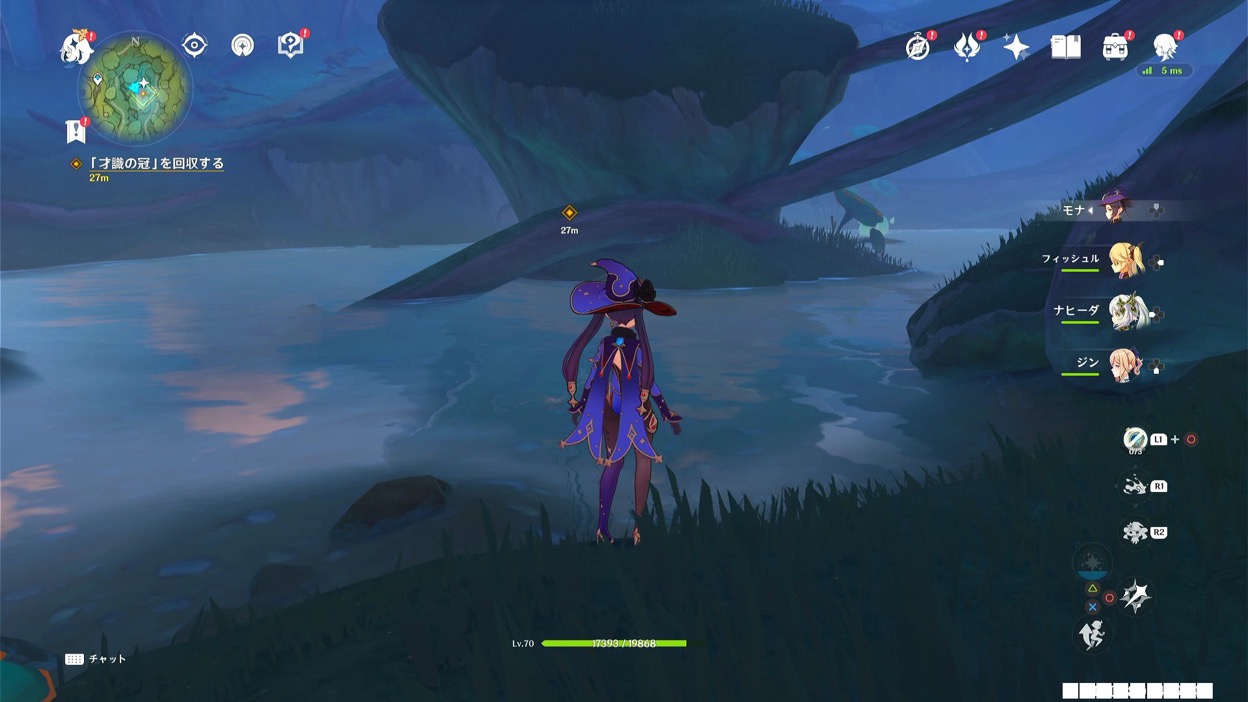Screen dimensions: 1248x702
Task: Open the チャット chat box
Action: pos(97,659)
